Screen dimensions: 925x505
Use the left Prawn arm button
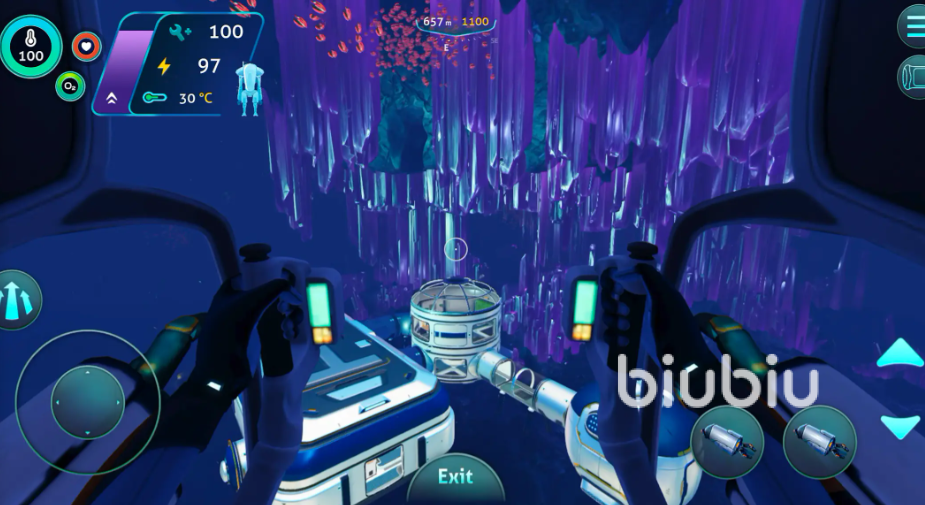click(x=727, y=441)
